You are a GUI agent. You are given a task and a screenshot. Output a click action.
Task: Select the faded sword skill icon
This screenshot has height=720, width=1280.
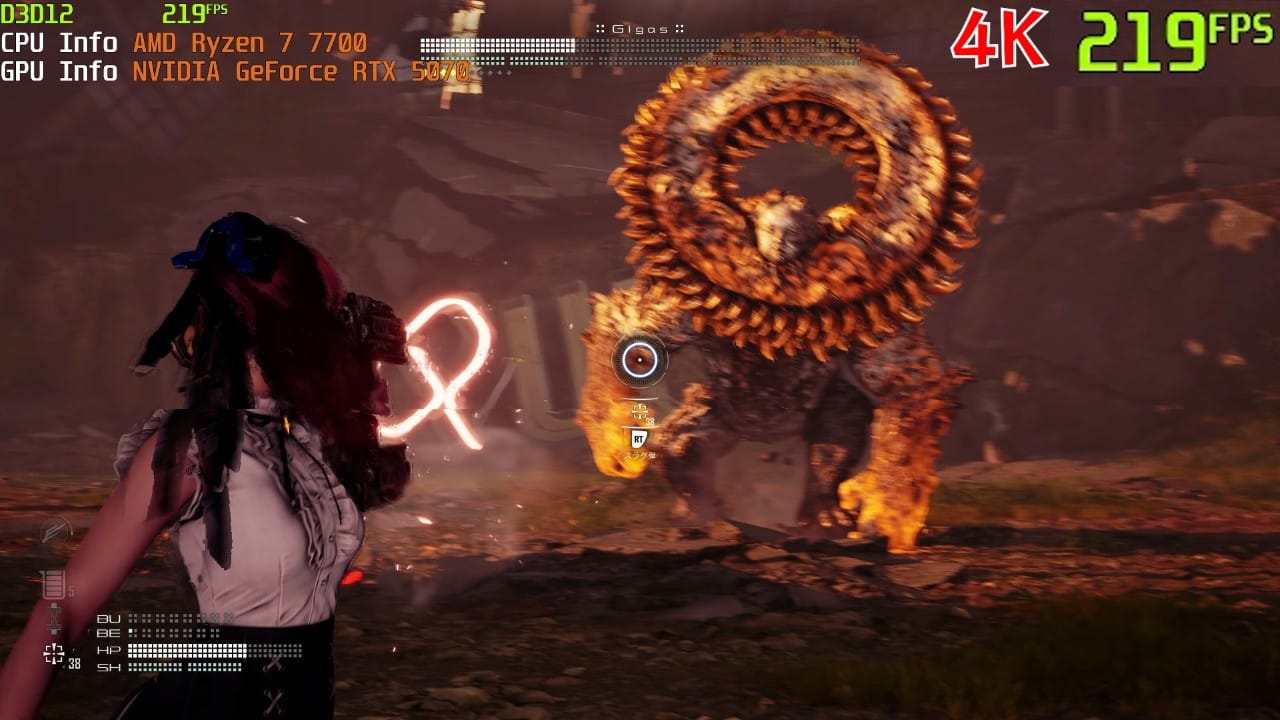(x=55, y=533)
